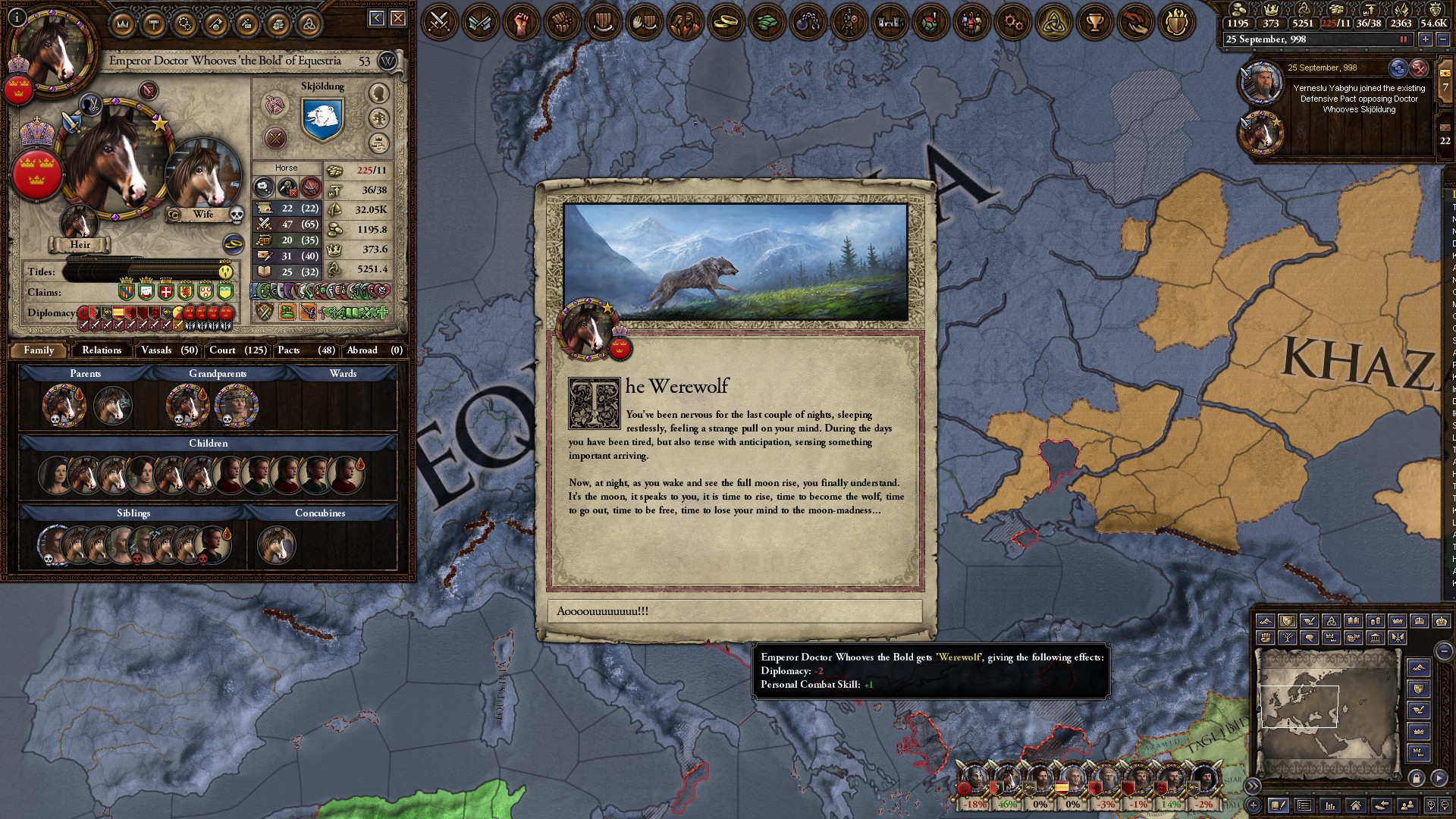Open the gears technology menu
Screen dimensions: 1456x819
[1012, 22]
